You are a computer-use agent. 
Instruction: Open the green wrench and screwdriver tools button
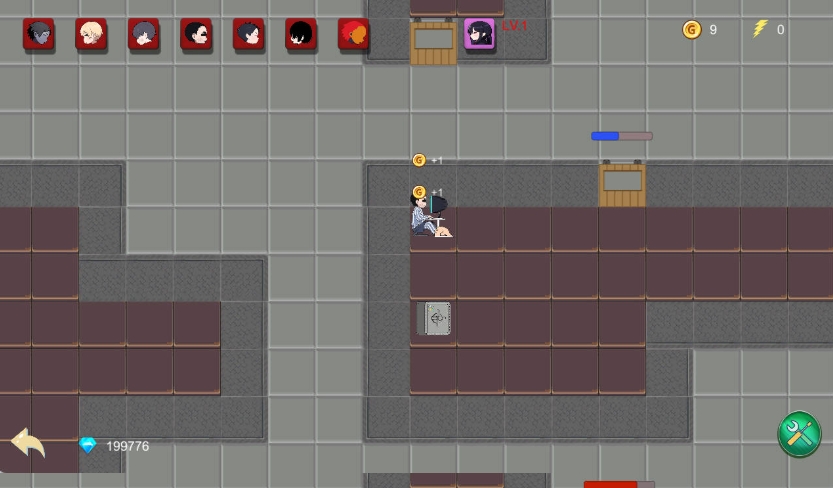tap(799, 434)
